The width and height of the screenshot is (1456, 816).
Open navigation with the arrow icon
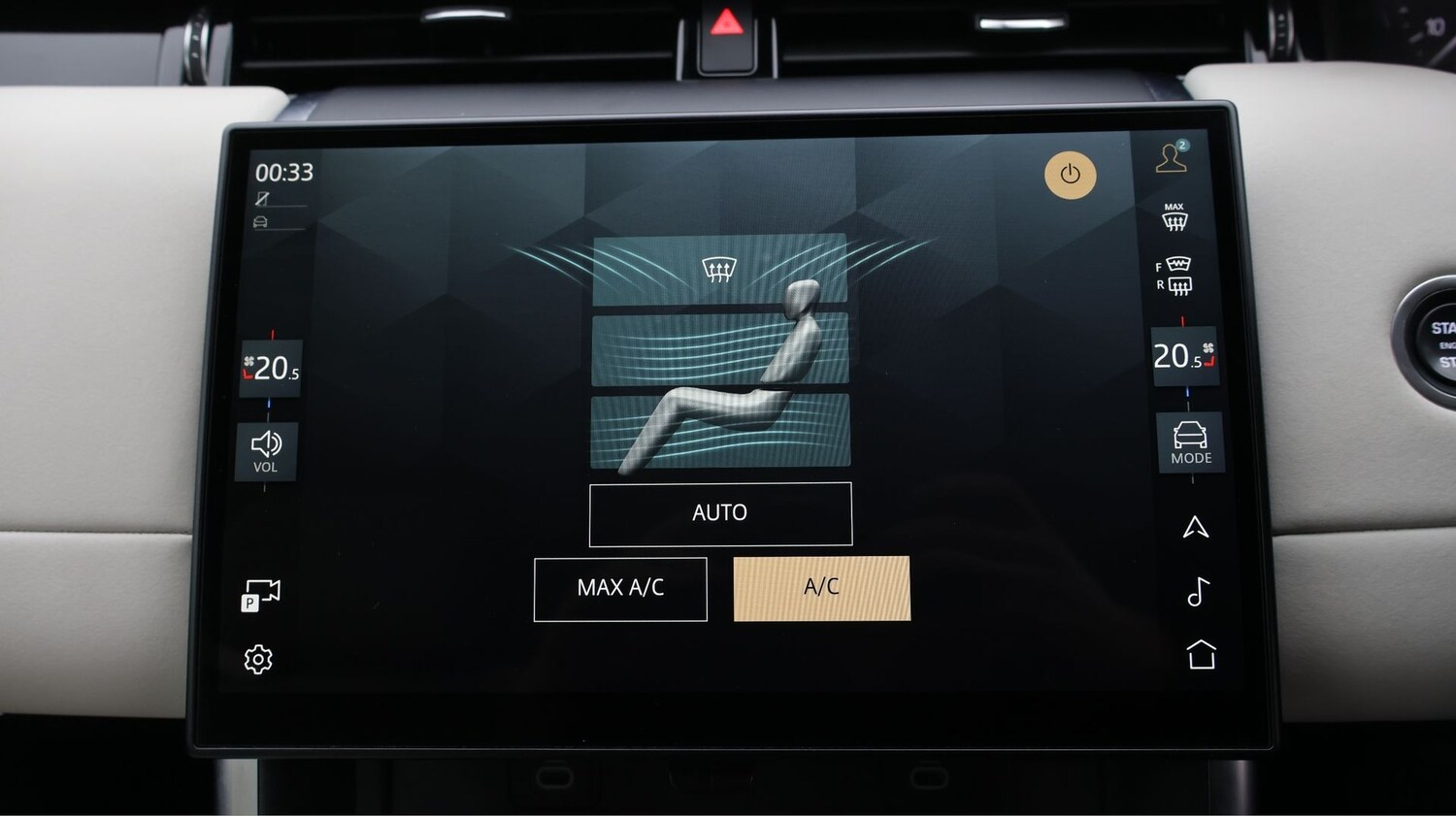1196,527
